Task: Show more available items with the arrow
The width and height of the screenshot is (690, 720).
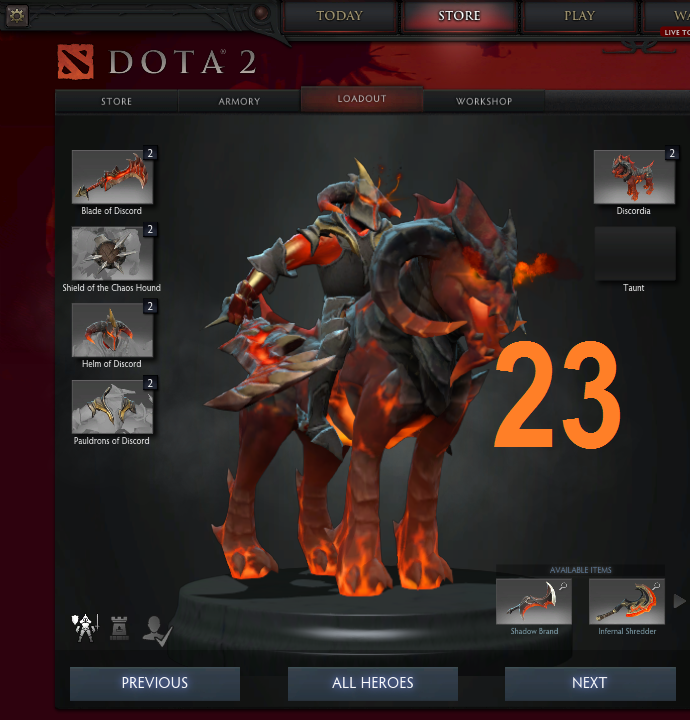Action: pyautogui.click(x=680, y=601)
